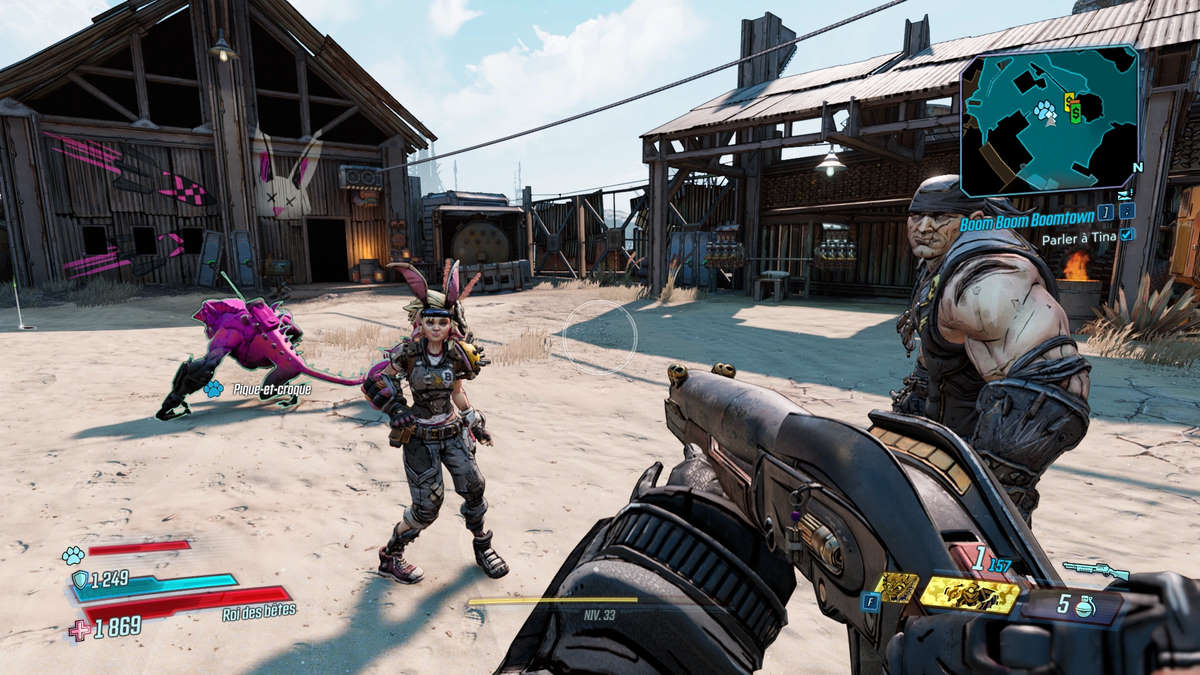Click the Roi des bêtes class label
This screenshot has height=675, width=1200.
point(259,612)
